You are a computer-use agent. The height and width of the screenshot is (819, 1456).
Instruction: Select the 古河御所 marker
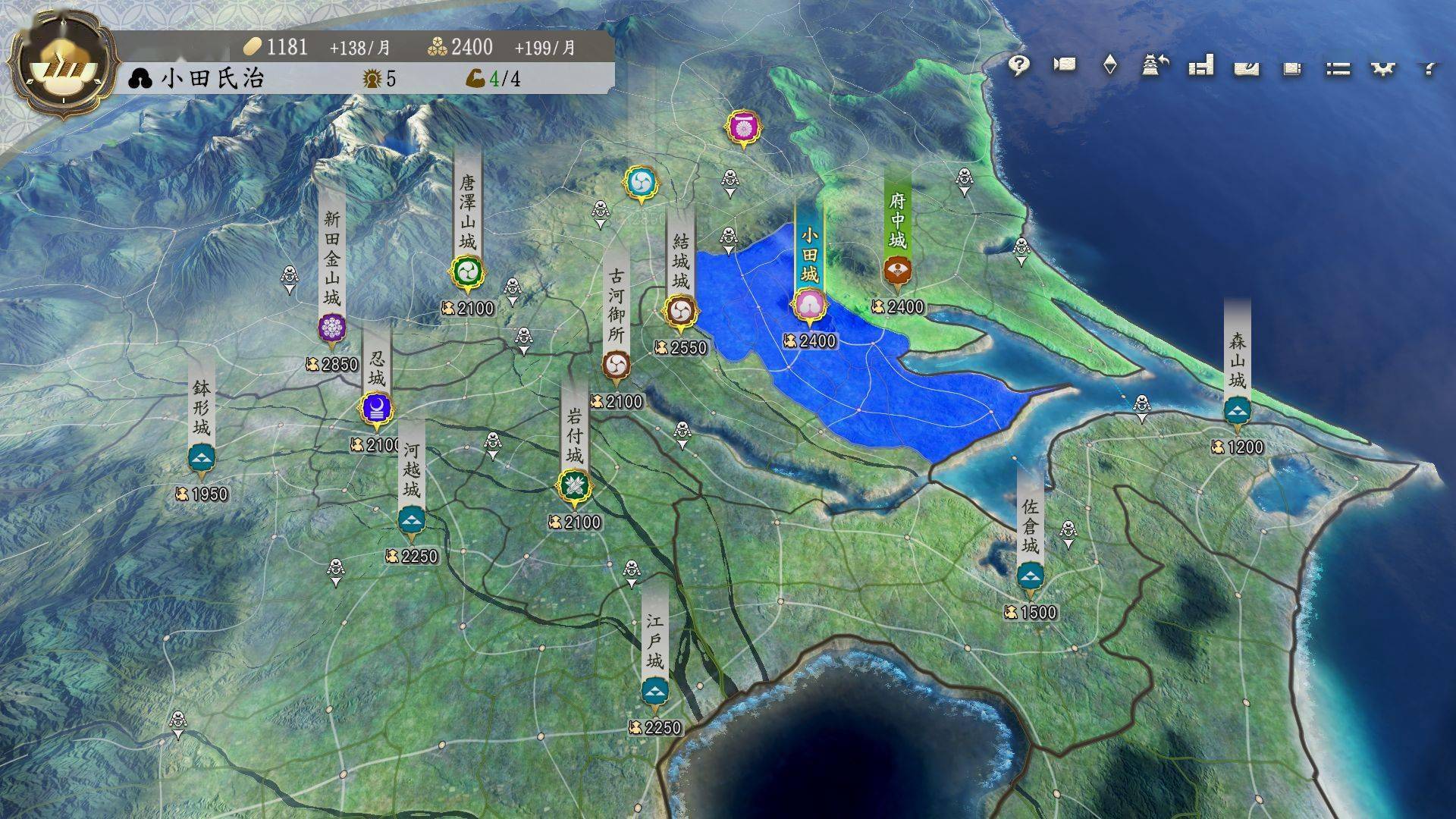point(616,366)
